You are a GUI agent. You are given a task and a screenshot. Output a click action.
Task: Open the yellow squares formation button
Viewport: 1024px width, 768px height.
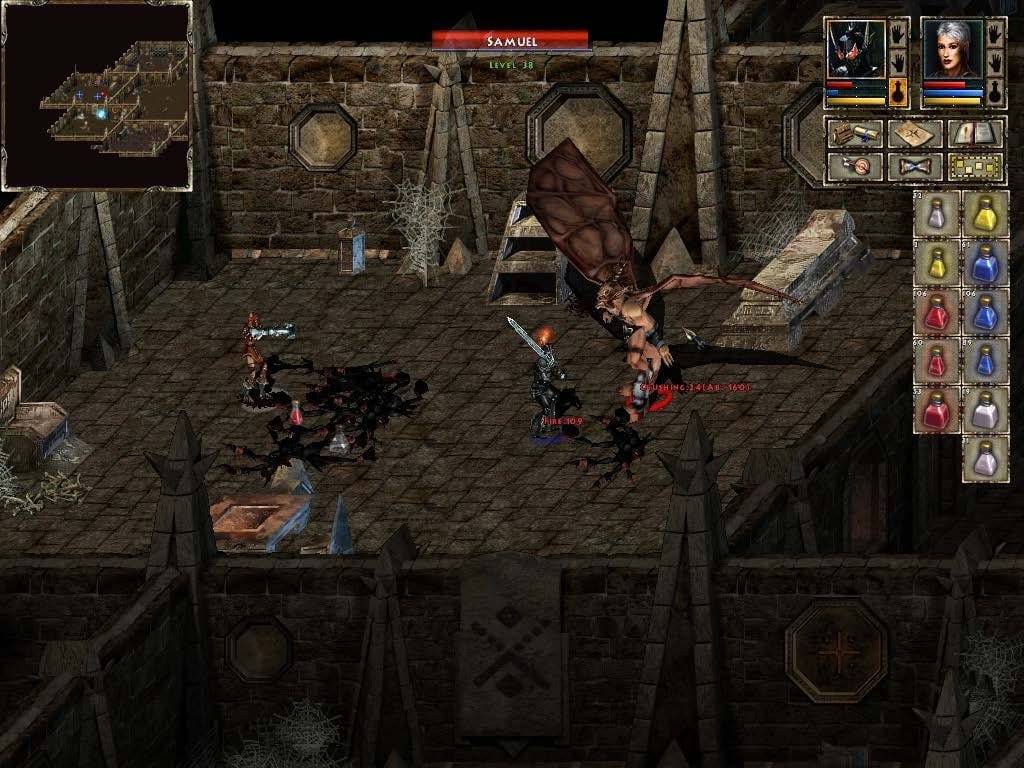976,166
